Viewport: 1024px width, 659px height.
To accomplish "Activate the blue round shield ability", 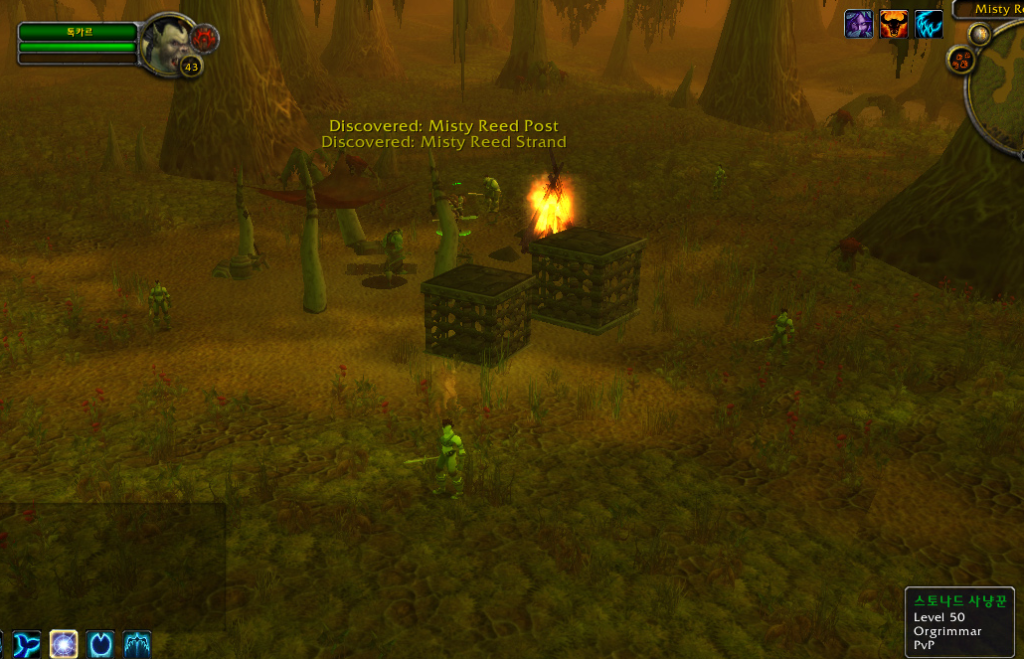I will pyautogui.click(x=101, y=644).
